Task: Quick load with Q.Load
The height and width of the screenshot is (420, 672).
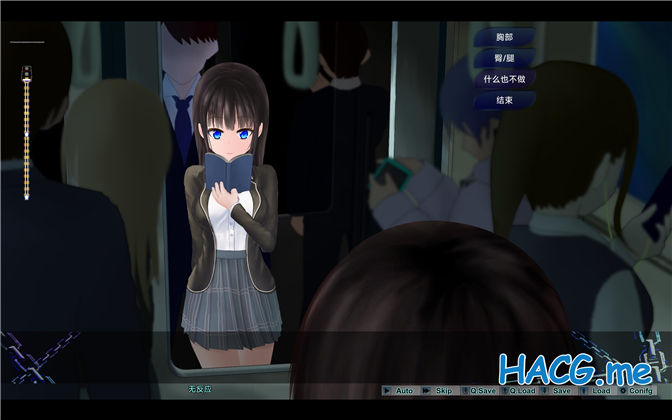Action: click(x=523, y=390)
